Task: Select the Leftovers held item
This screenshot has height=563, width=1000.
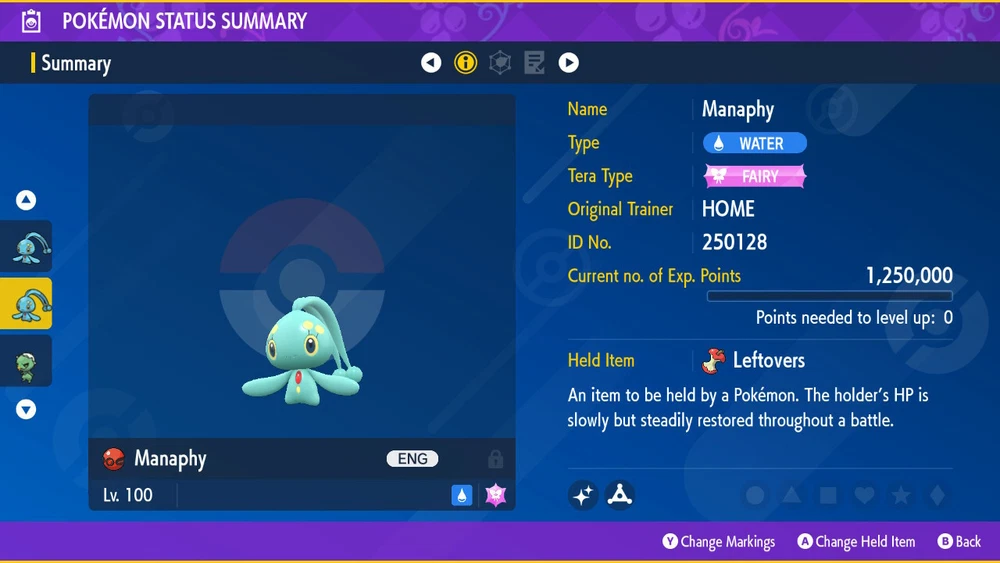Action: pos(755,360)
